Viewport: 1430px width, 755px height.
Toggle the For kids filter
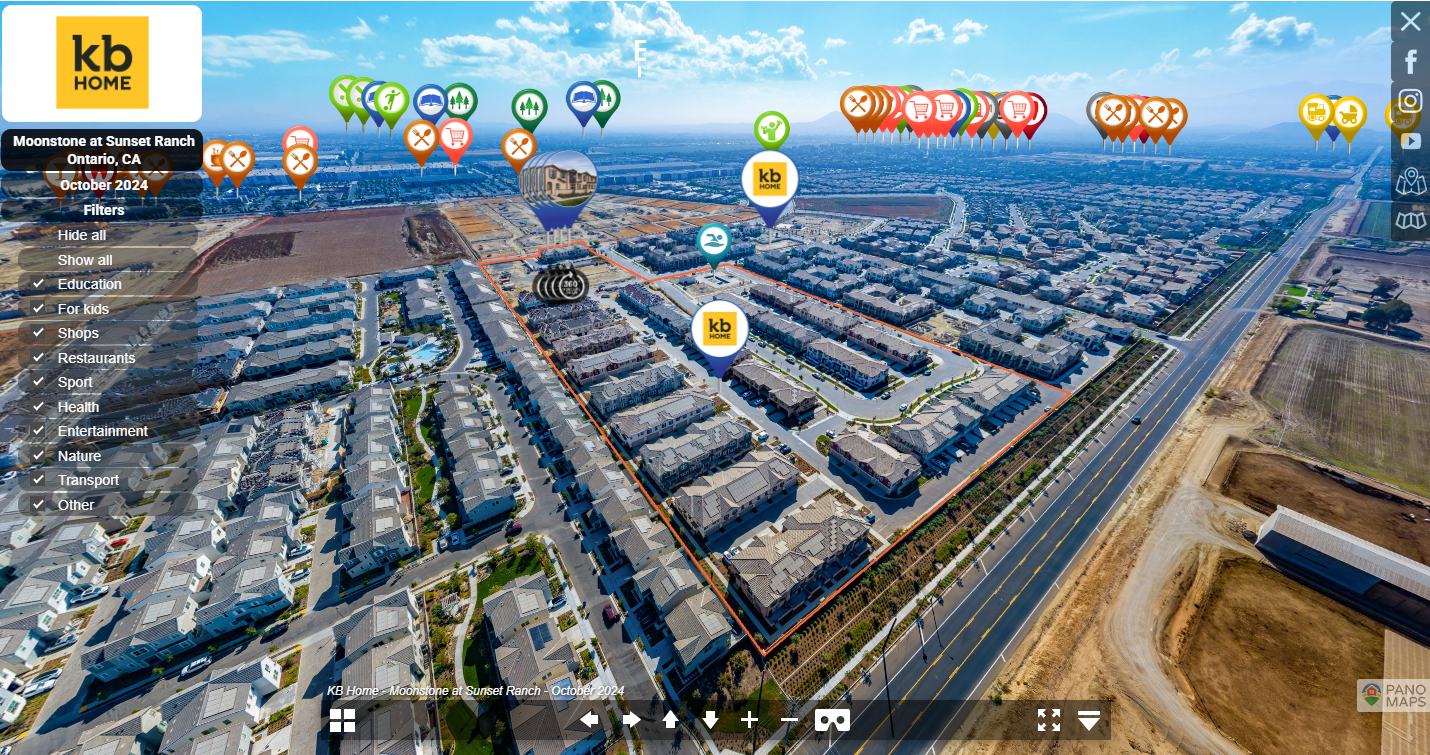(x=39, y=309)
